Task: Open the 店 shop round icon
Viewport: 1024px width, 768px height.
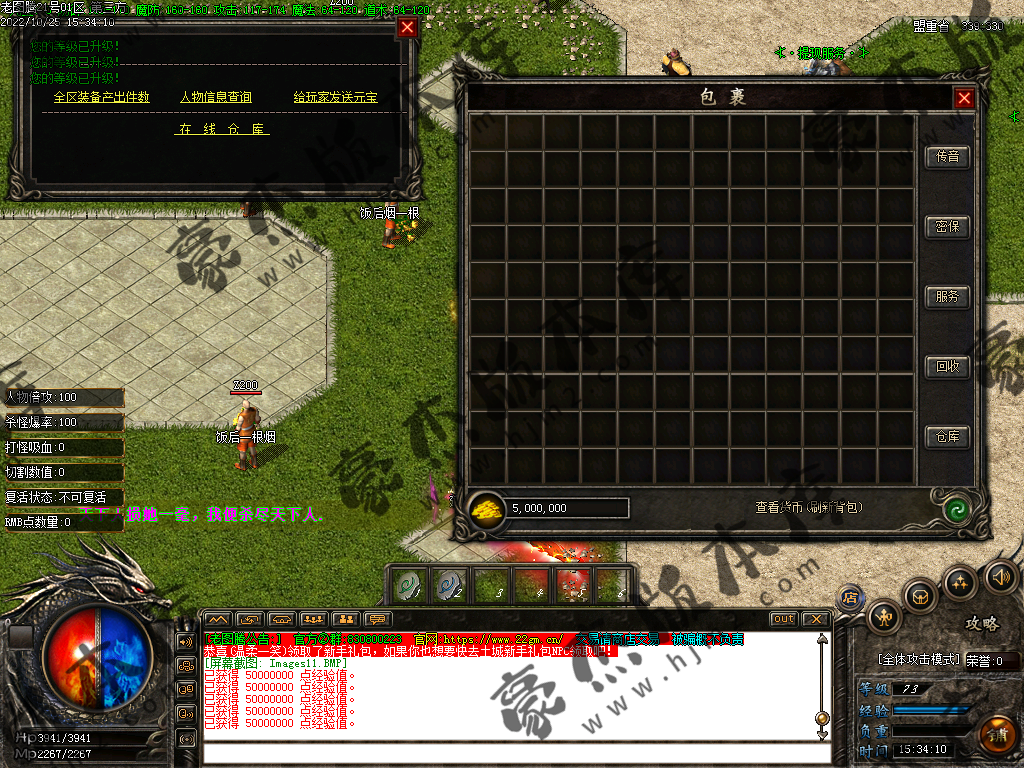Action: pyautogui.click(x=851, y=597)
